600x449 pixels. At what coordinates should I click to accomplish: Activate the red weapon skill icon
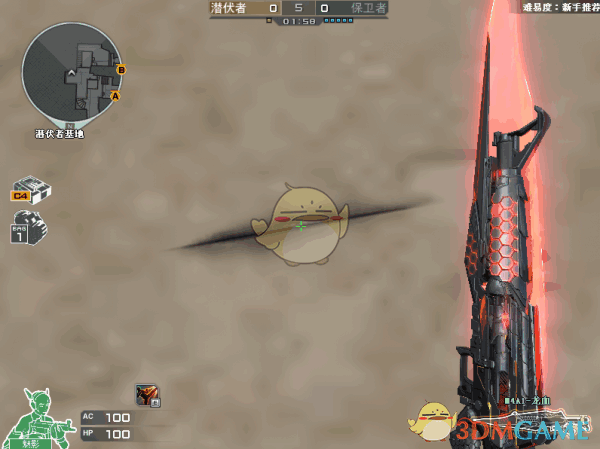(148, 396)
